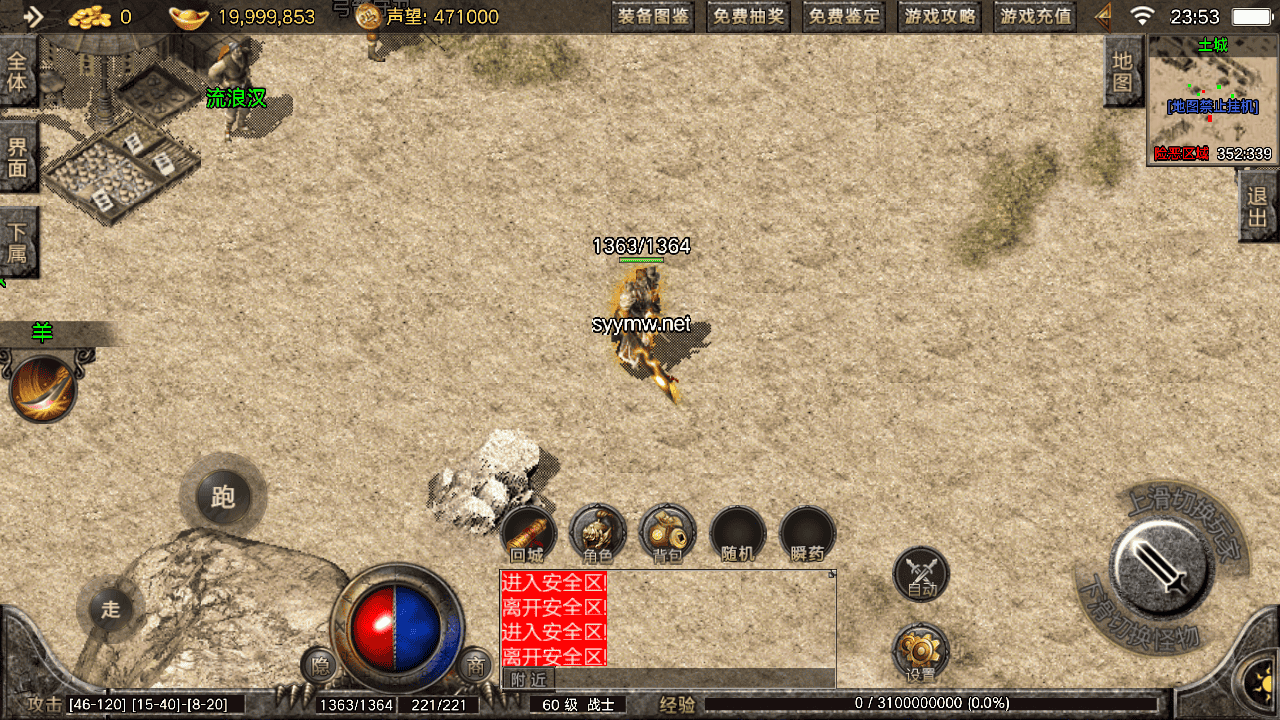The height and width of the screenshot is (720, 1280).
Task: Use the 回城 return-to-town scroll
Action: [x=527, y=533]
